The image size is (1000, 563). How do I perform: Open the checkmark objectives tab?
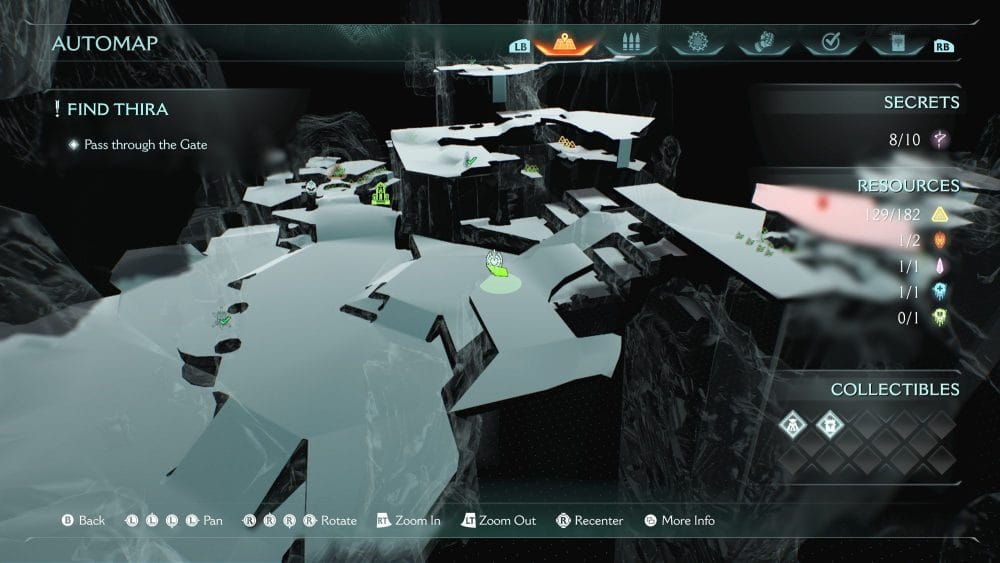coord(829,43)
